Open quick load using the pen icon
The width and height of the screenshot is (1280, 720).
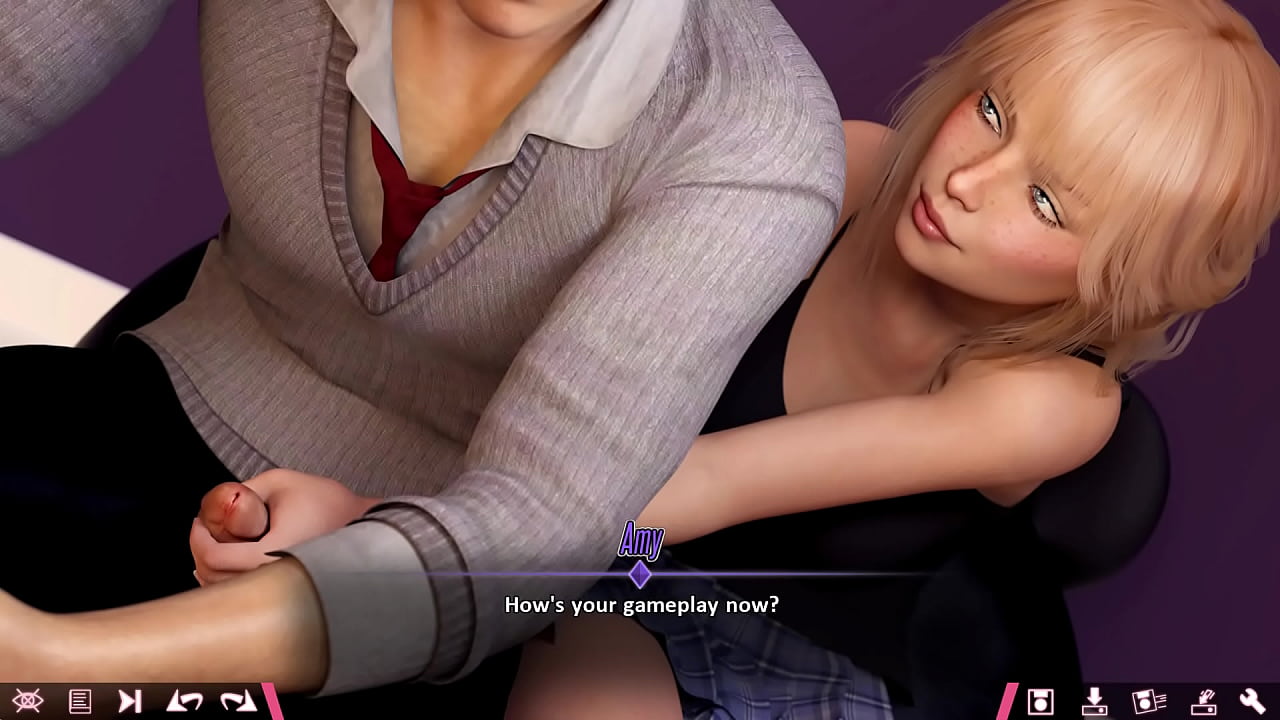tap(1207, 702)
